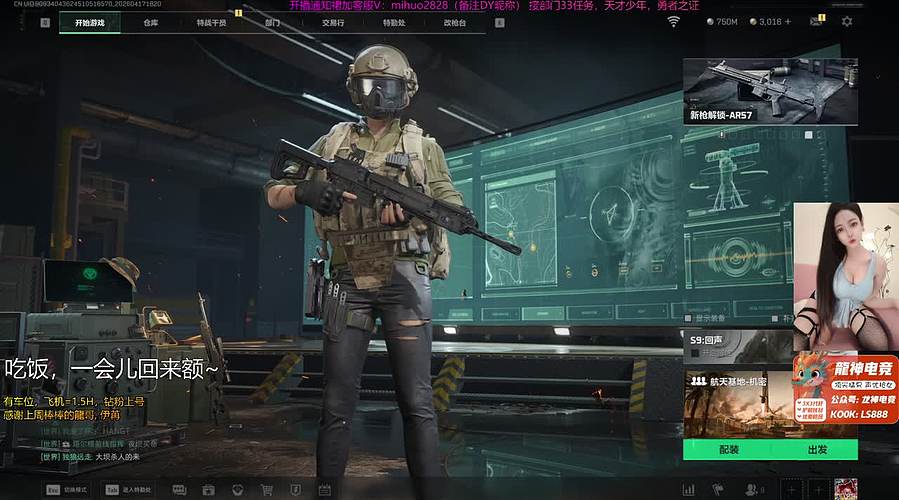Click the green 配装 loadout button

point(729,450)
